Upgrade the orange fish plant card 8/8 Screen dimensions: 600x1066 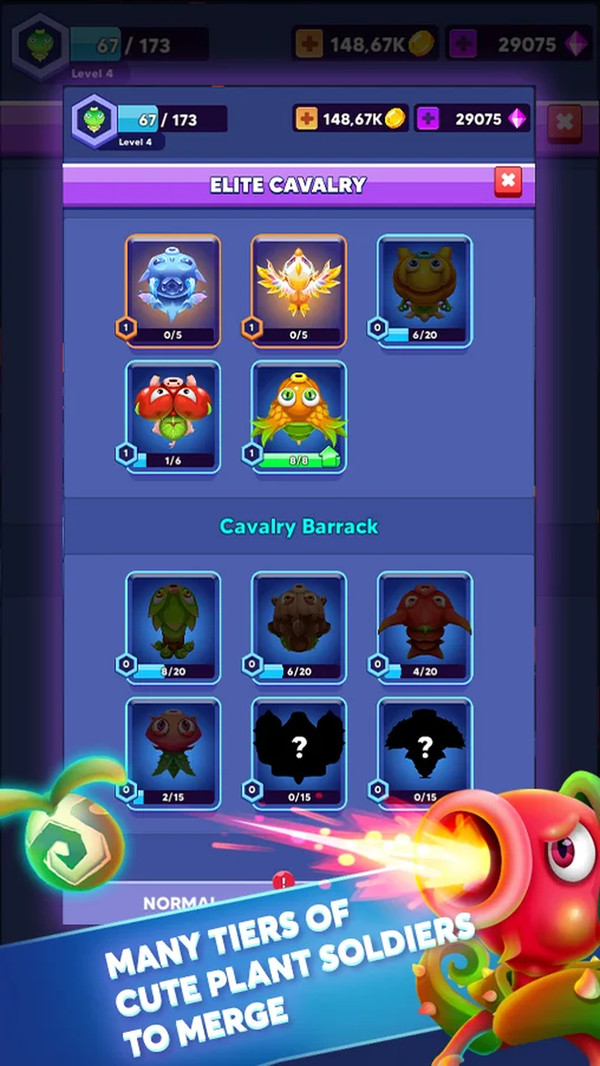(x=299, y=415)
